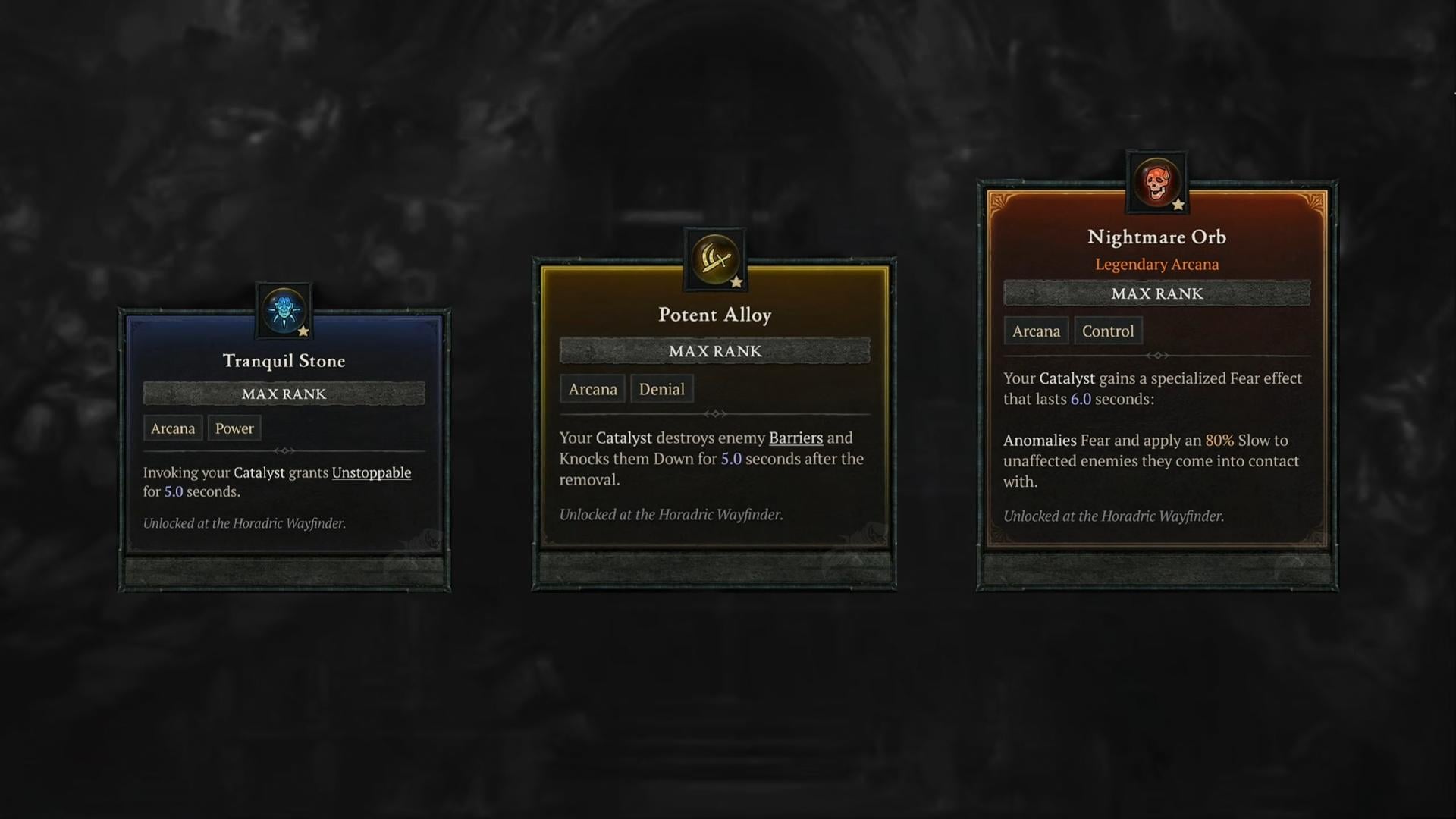Click the star badge on Nightmare Orb's icon
1456x819 pixels.
[x=1176, y=204]
